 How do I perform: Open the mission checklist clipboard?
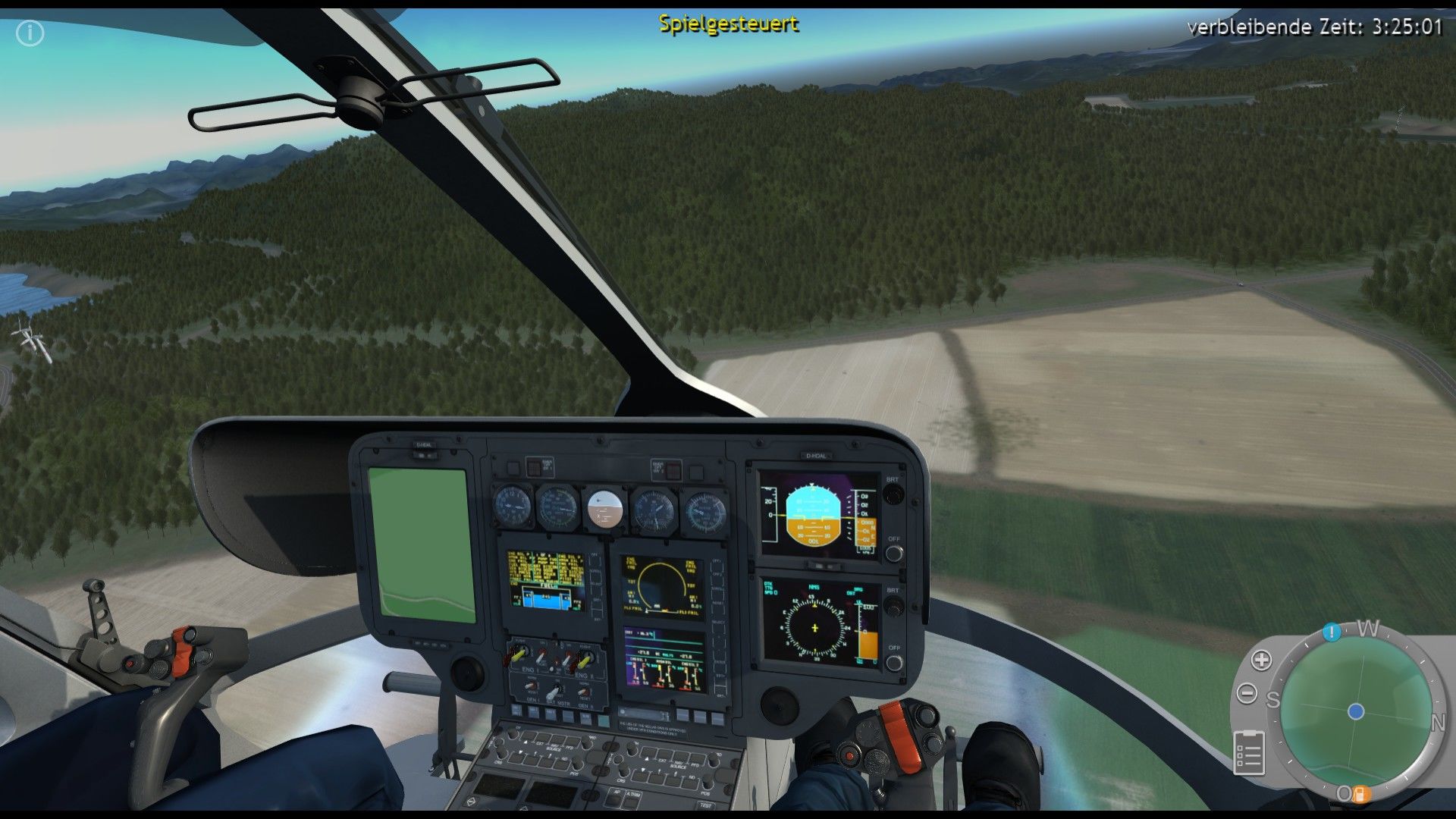pyautogui.click(x=1249, y=752)
